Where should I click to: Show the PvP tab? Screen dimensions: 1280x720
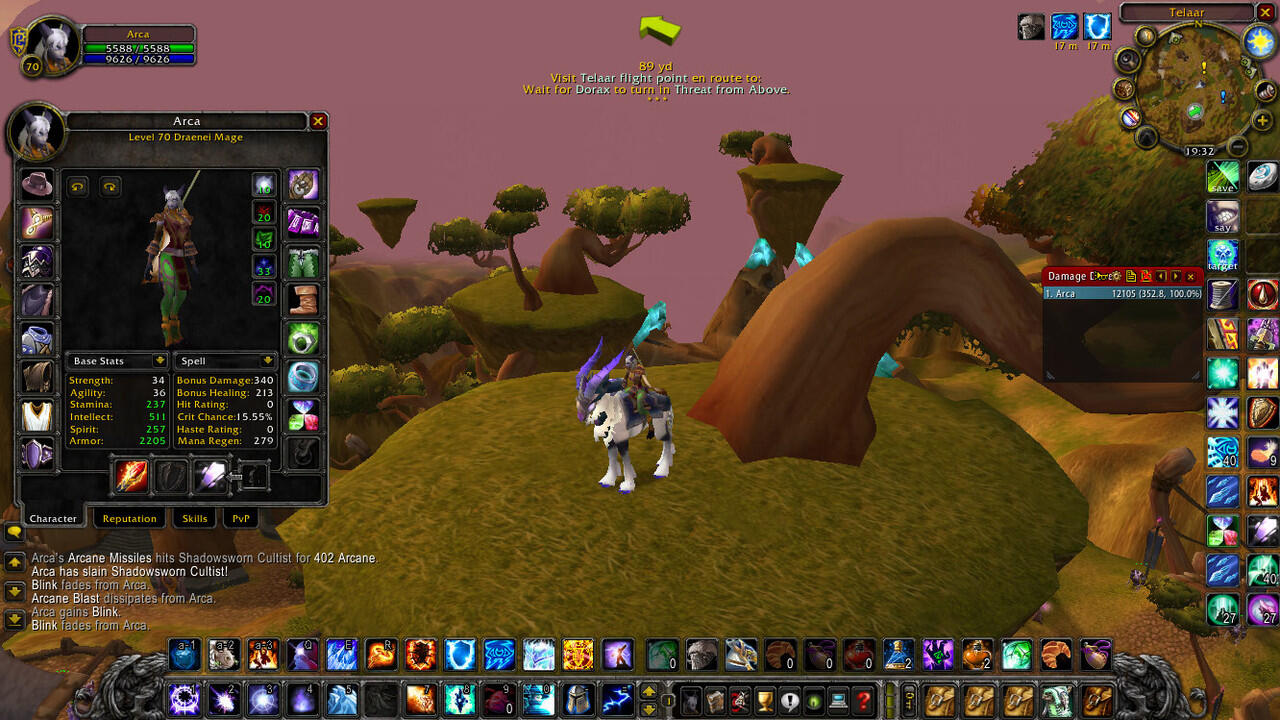pyautogui.click(x=241, y=518)
